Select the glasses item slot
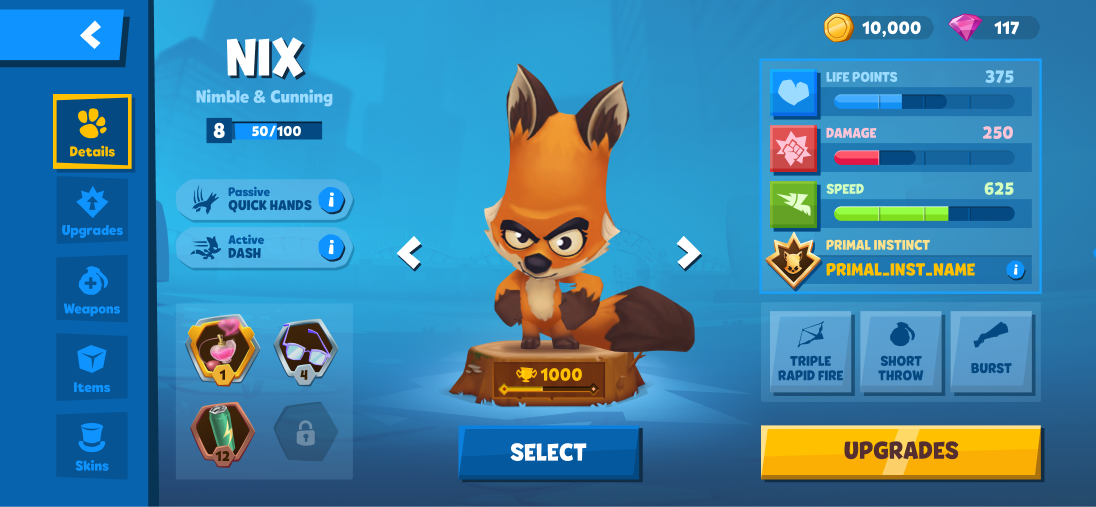 (x=305, y=349)
